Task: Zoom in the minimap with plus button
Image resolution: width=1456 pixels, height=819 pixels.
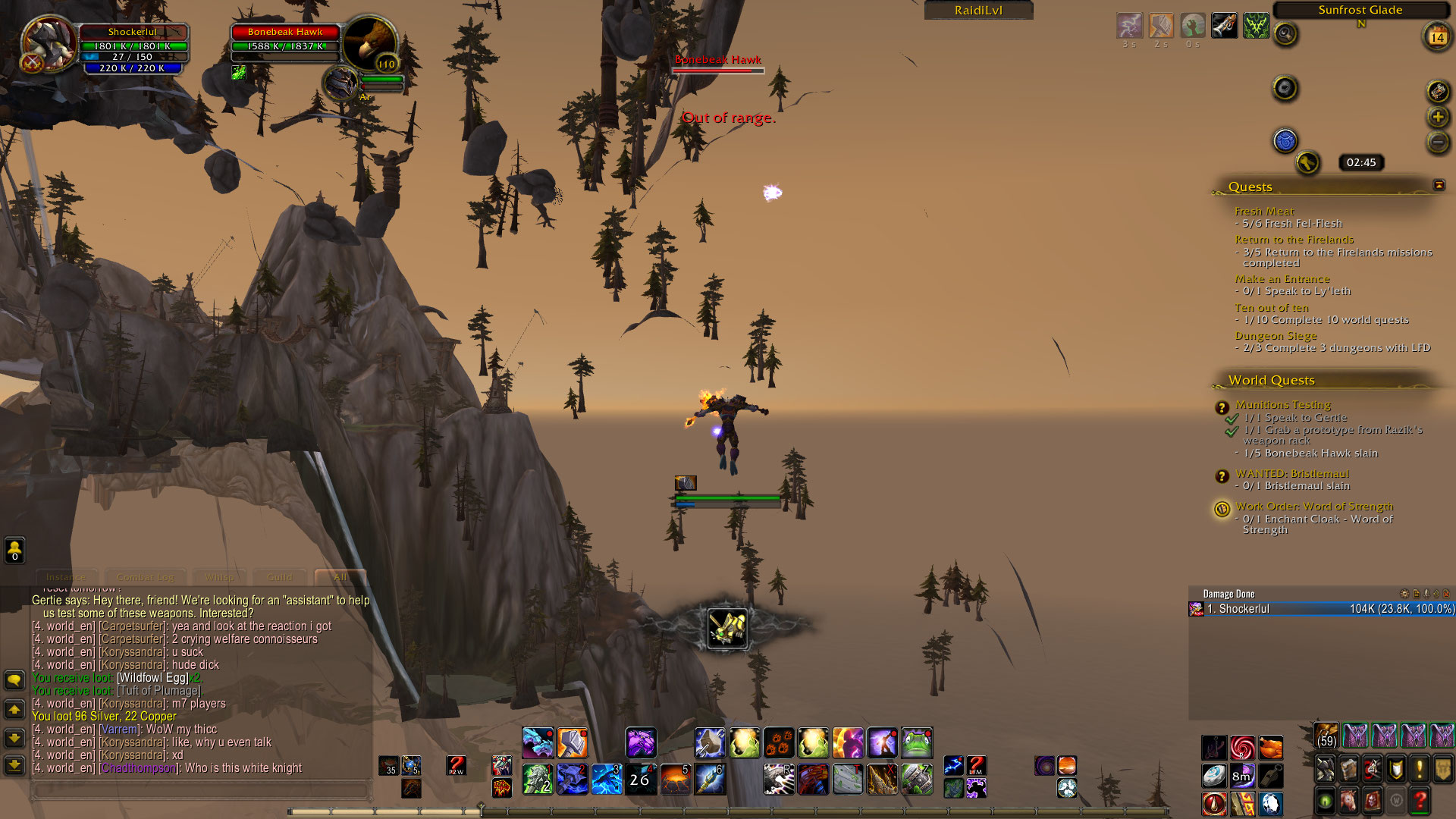Action: click(1438, 117)
